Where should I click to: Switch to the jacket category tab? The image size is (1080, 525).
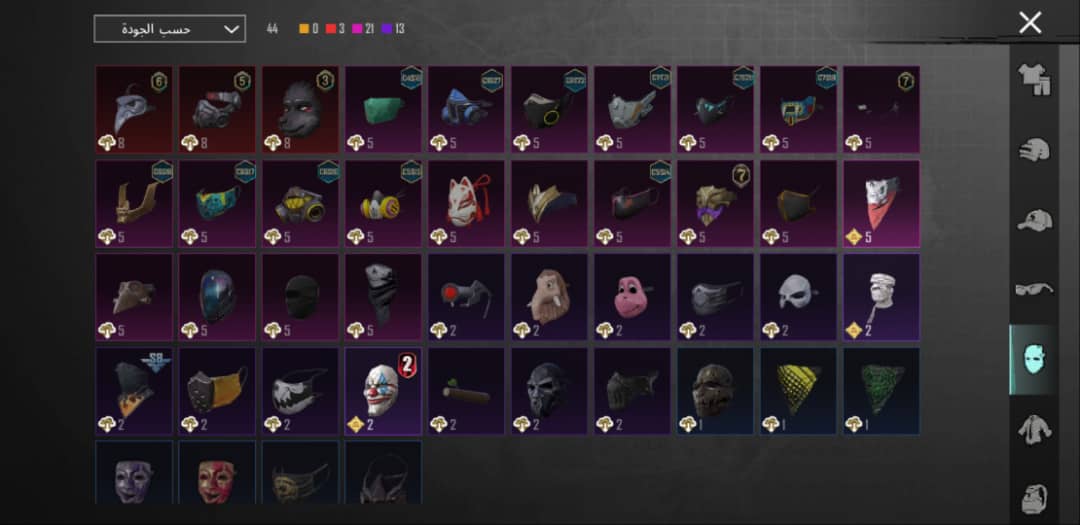coord(1033,430)
